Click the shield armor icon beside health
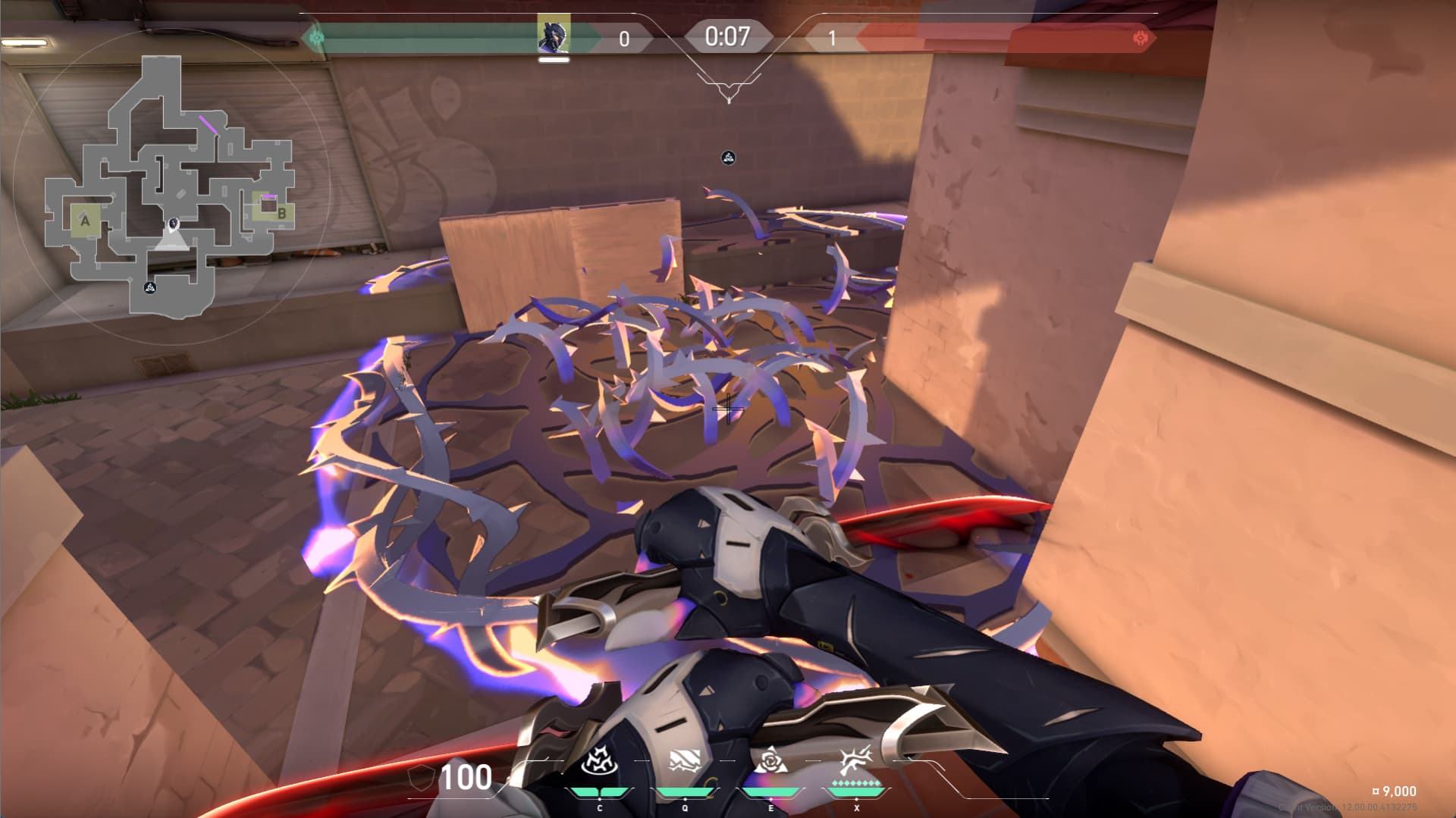Screen dimensions: 1456x818 pos(422,778)
